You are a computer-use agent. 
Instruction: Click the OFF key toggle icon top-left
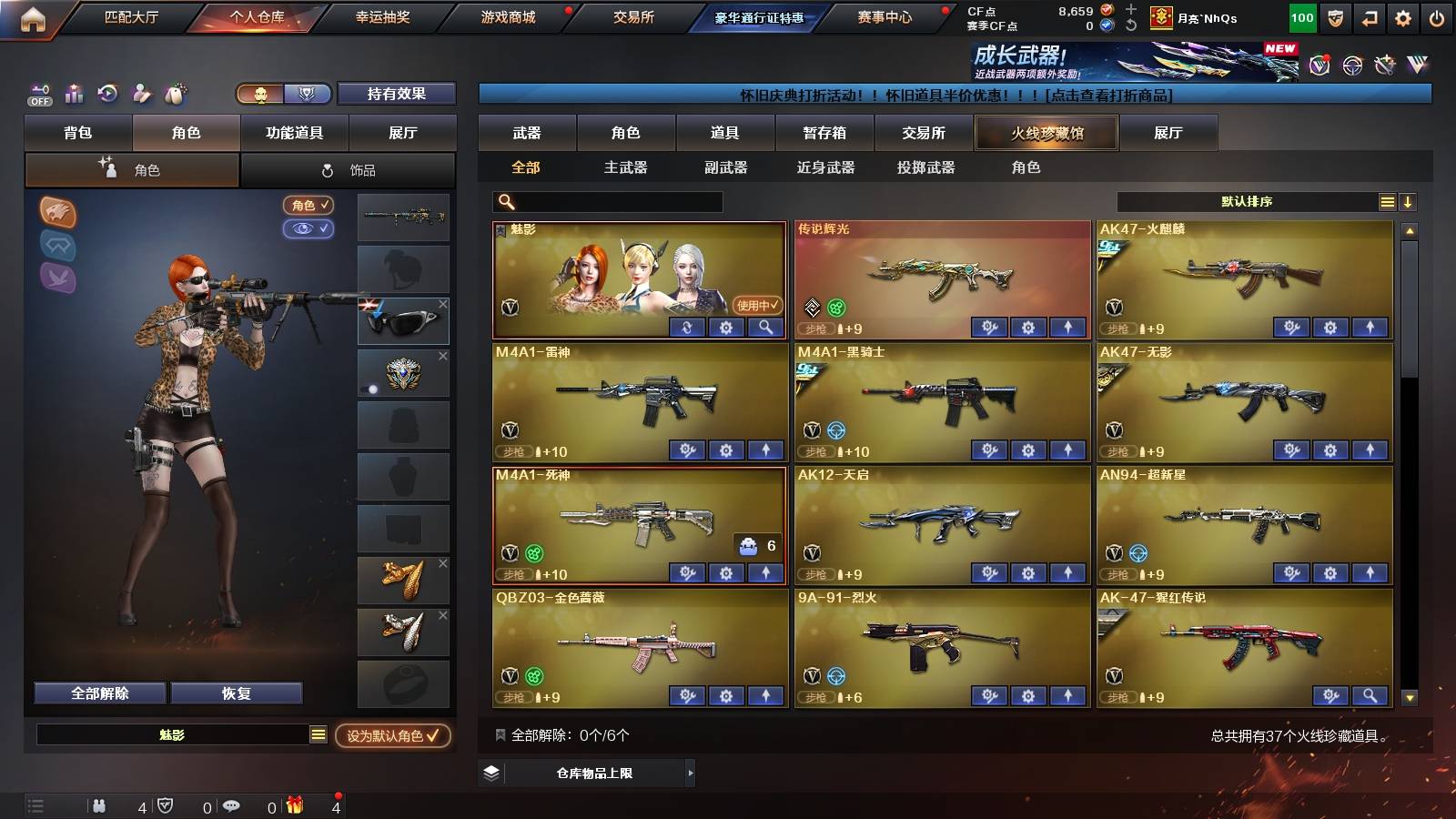point(39,92)
